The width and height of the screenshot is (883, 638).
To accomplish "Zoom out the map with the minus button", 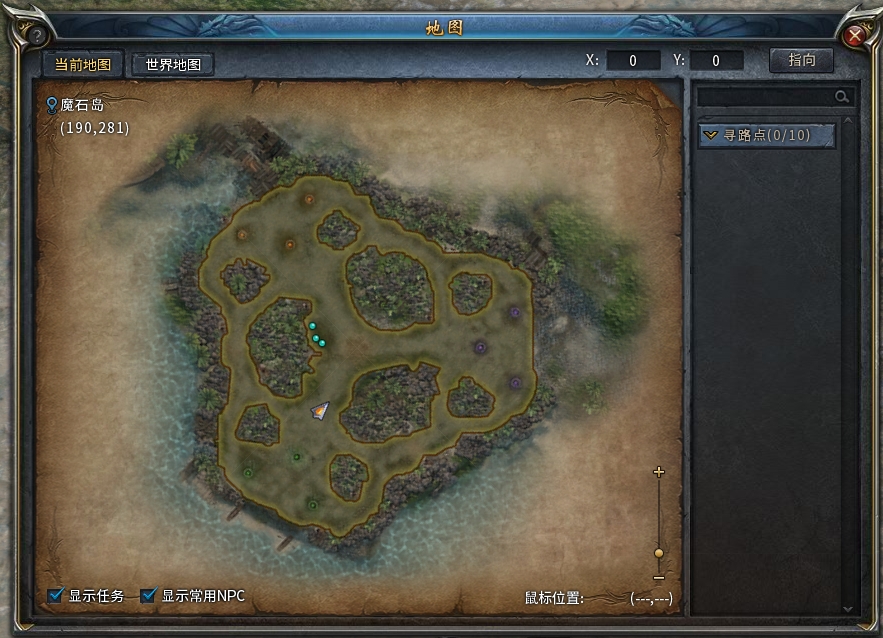I will click(x=658, y=578).
